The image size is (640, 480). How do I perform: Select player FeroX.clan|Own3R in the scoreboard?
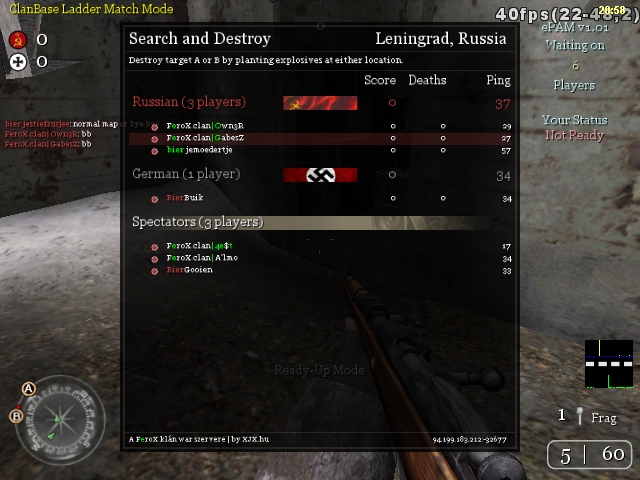click(x=205, y=126)
